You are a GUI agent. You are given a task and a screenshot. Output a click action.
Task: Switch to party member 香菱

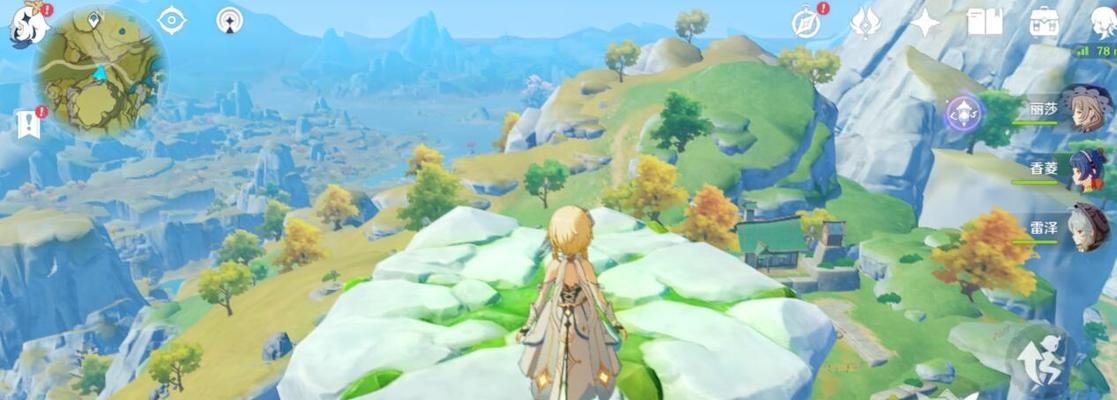click(x=1086, y=169)
